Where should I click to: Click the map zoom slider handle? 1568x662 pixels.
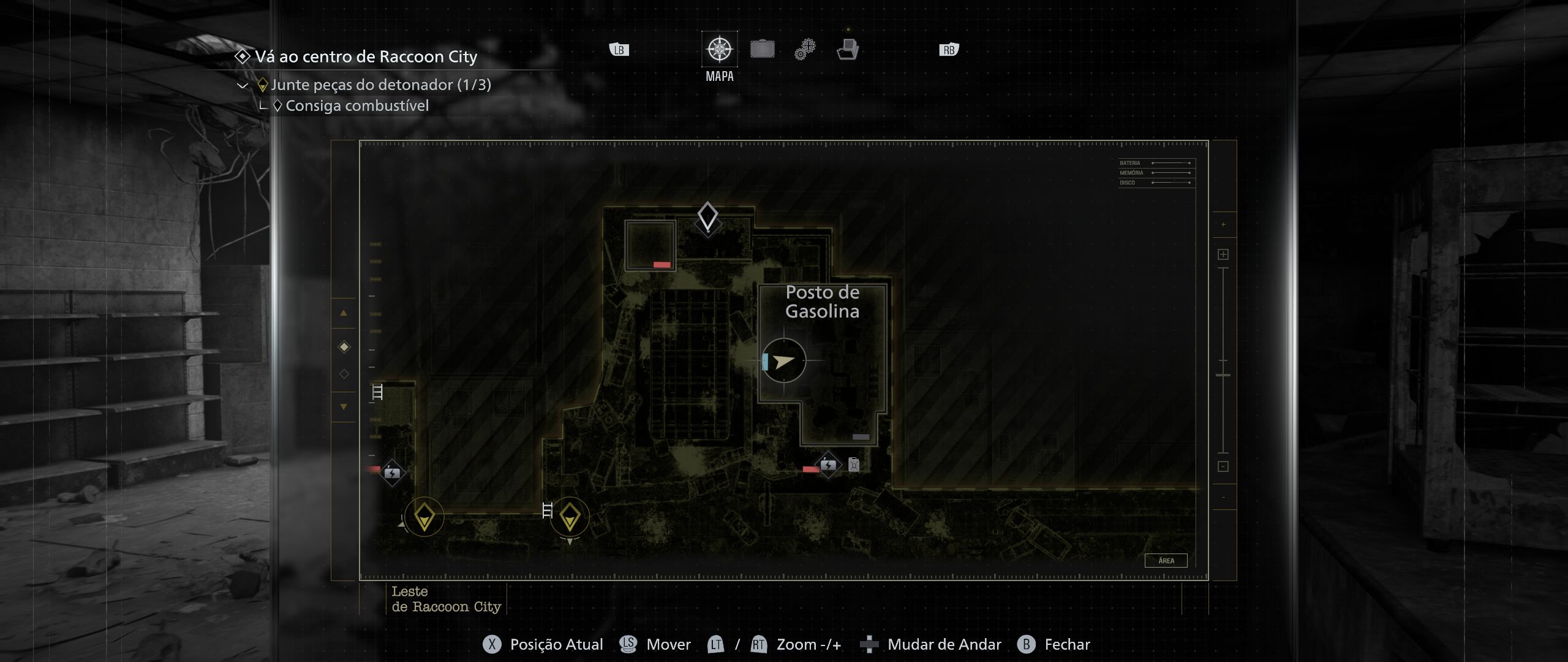point(1223,375)
